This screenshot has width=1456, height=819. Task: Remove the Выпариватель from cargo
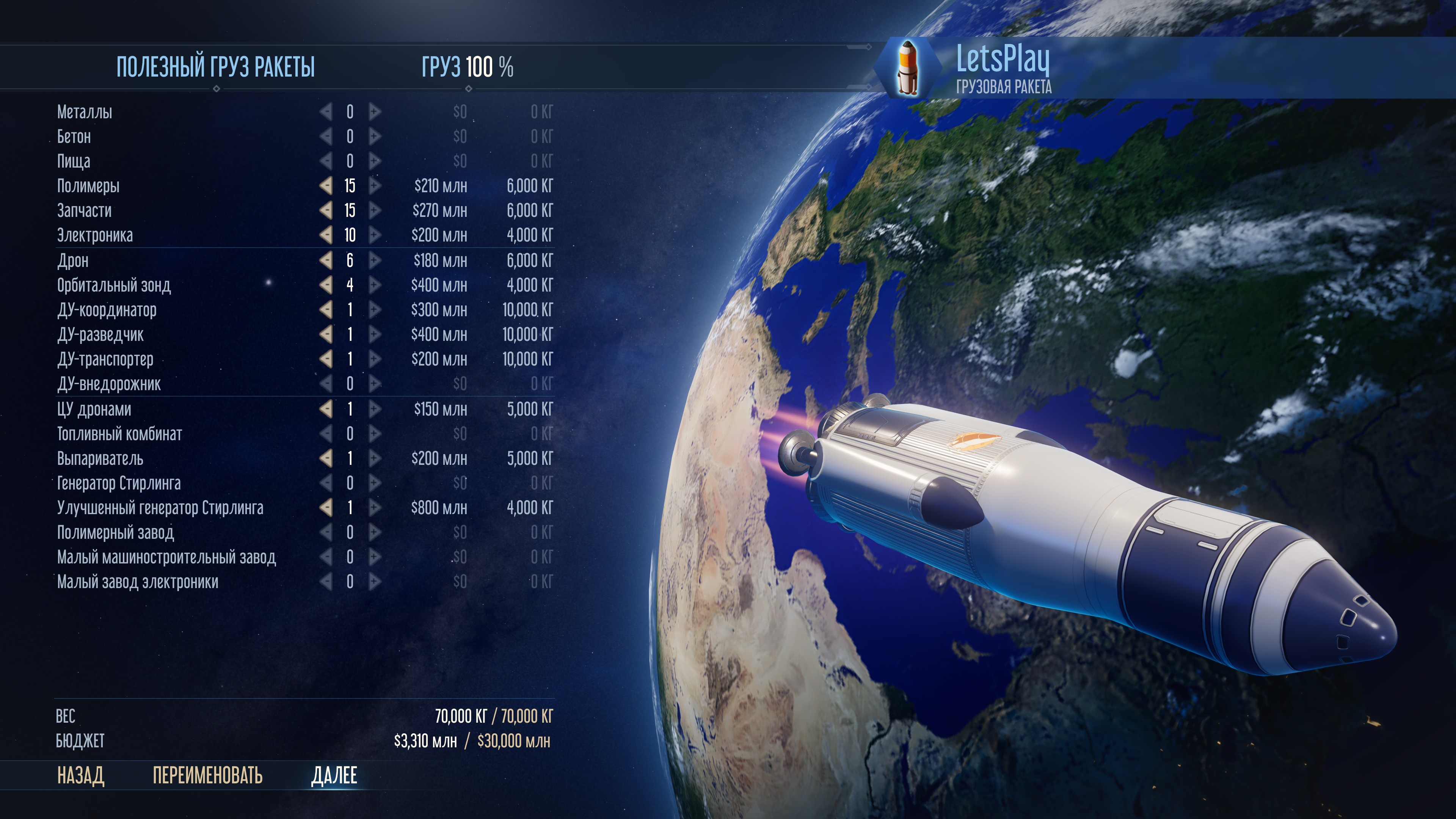coord(326,458)
